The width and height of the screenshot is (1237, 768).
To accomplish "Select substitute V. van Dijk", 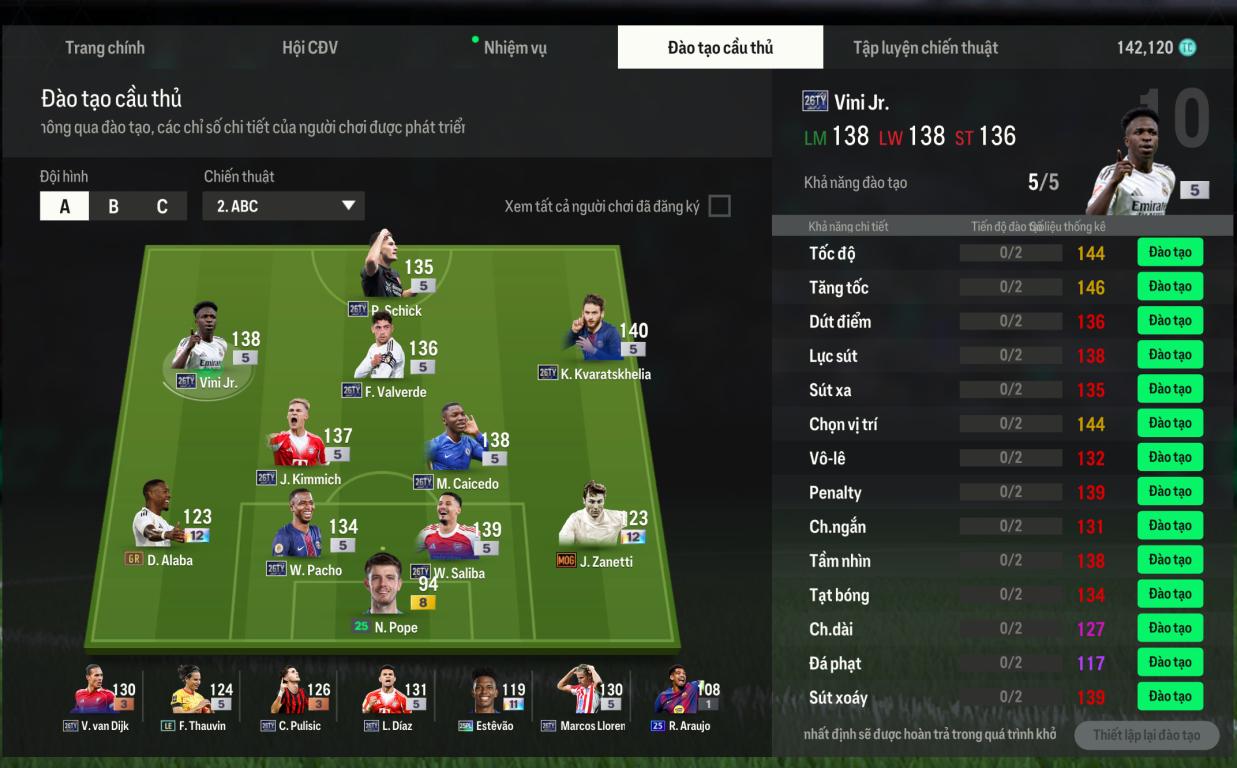I will point(98,694).
